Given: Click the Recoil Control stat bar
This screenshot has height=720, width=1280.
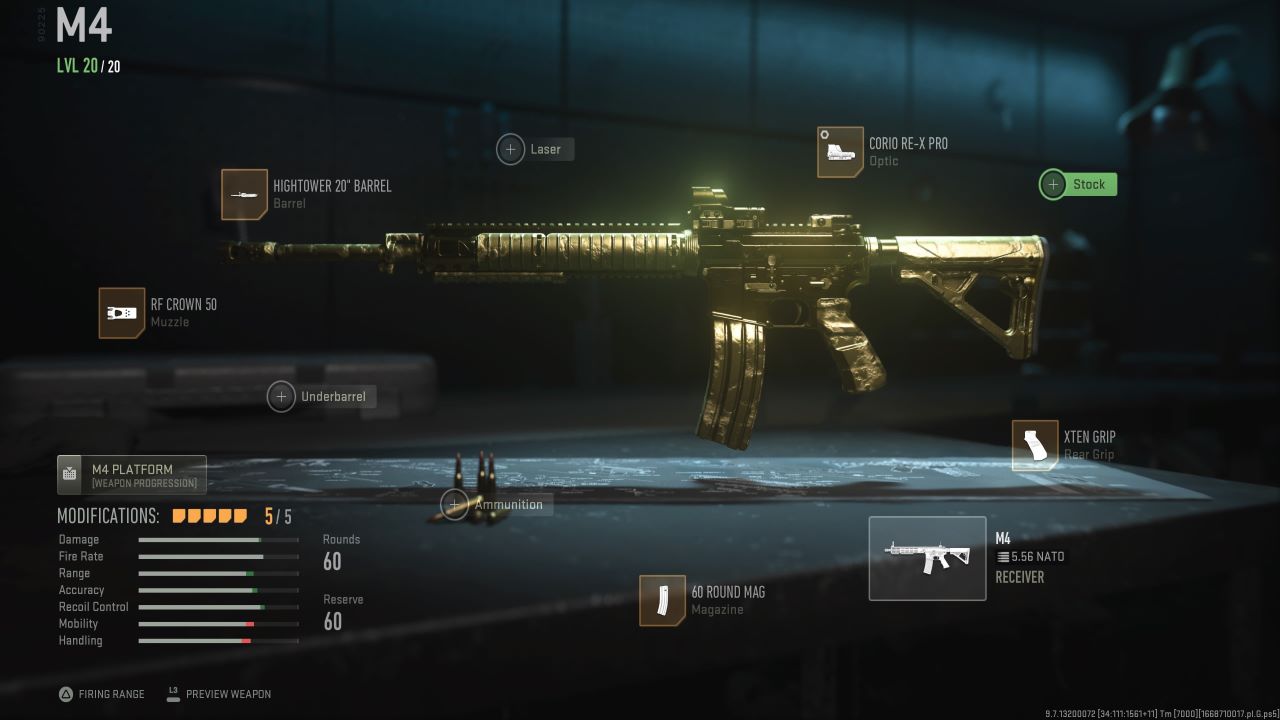Looking at the screenshot, I should coord(219,606).
